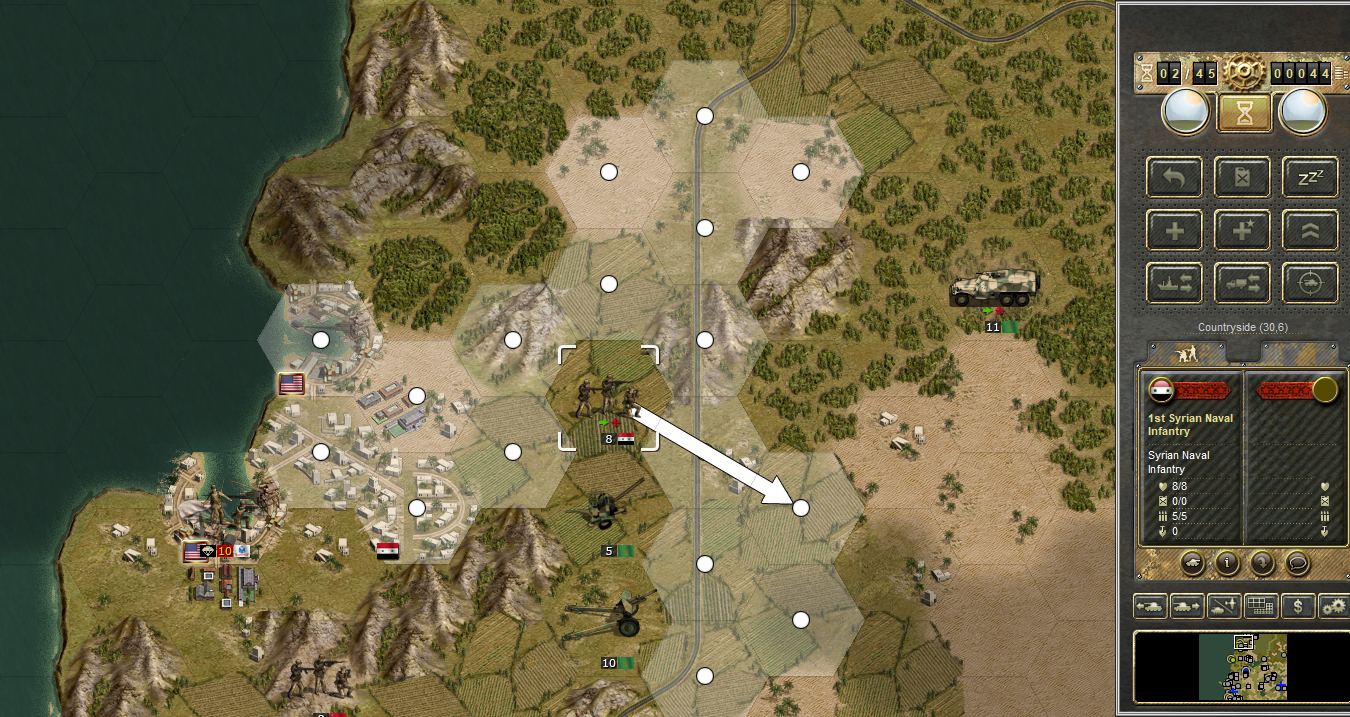
Task: End the turn with the hourglass button
Action: coord(1243,112)
